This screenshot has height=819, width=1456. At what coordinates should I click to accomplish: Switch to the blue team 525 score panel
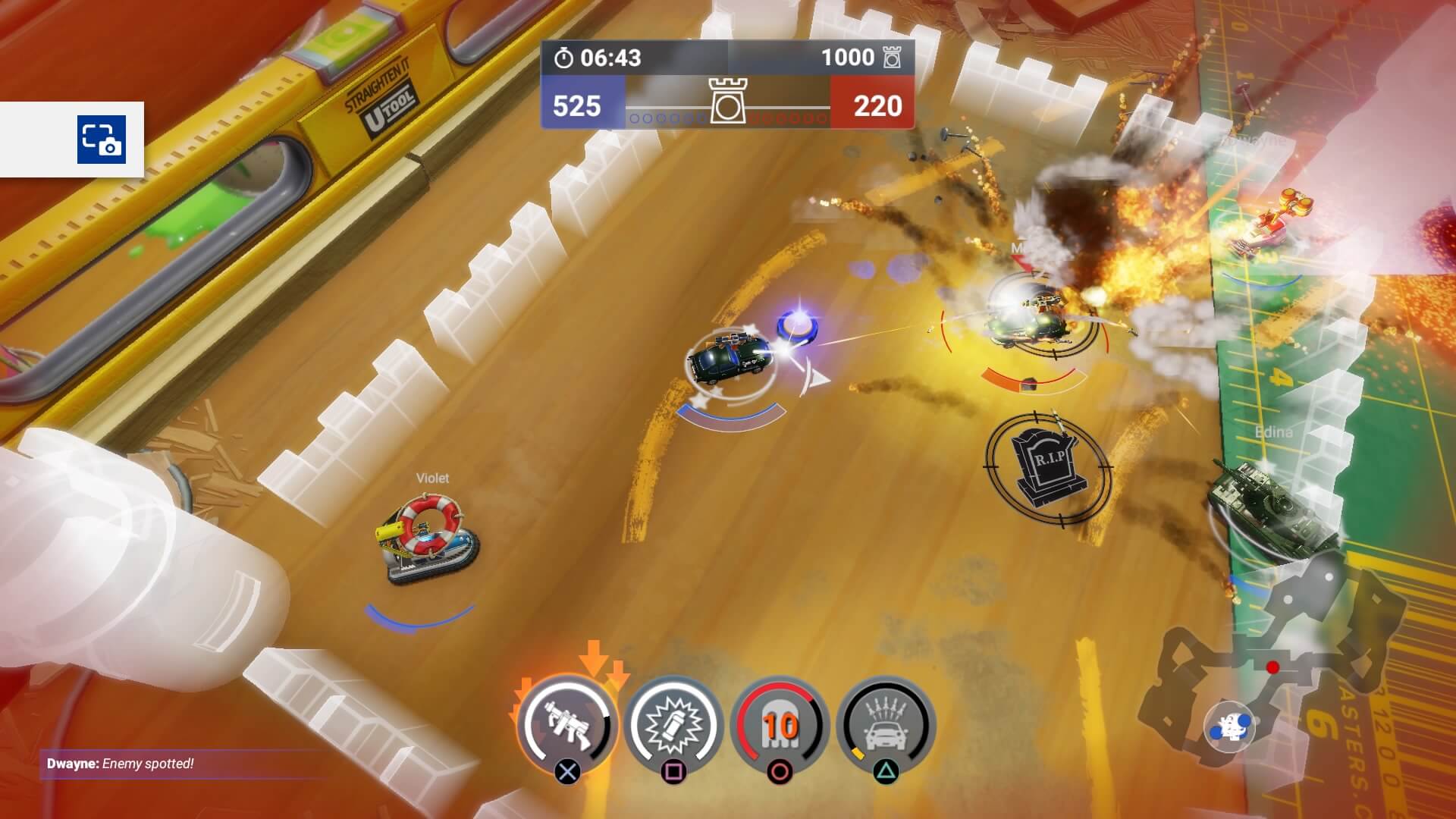tap(578, 108)
